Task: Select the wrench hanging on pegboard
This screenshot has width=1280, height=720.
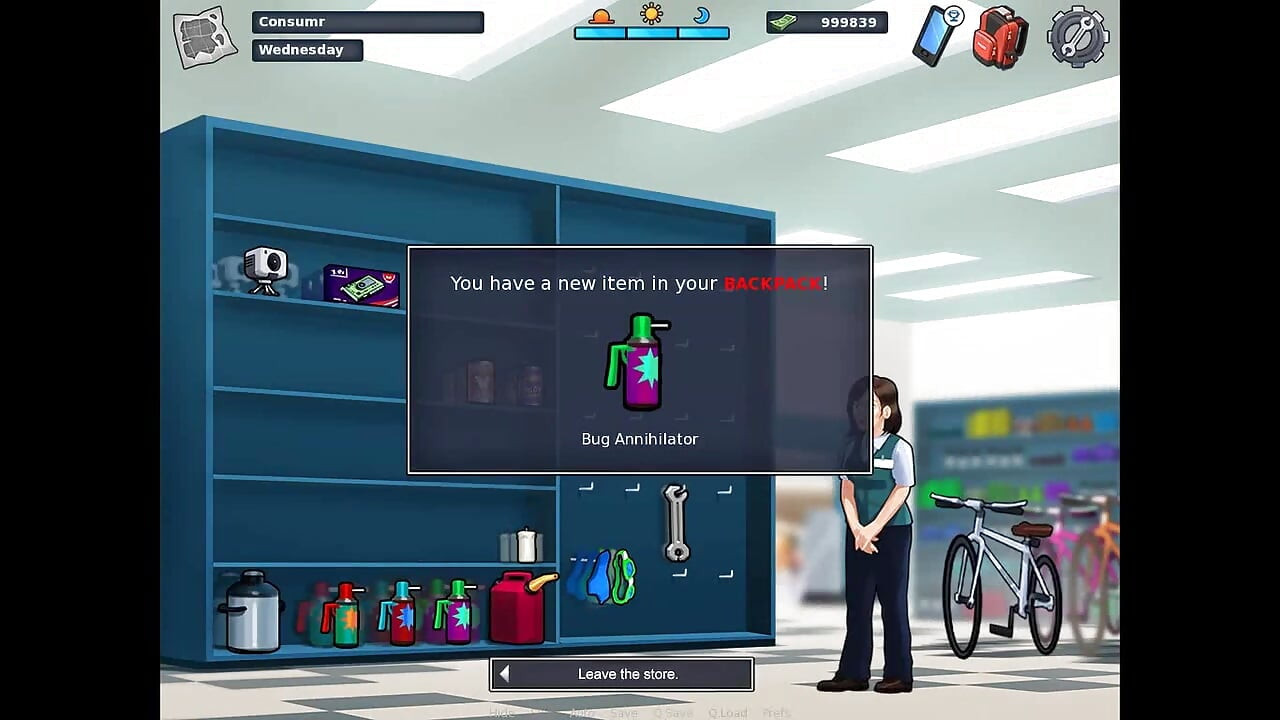Action: [676, 521]
